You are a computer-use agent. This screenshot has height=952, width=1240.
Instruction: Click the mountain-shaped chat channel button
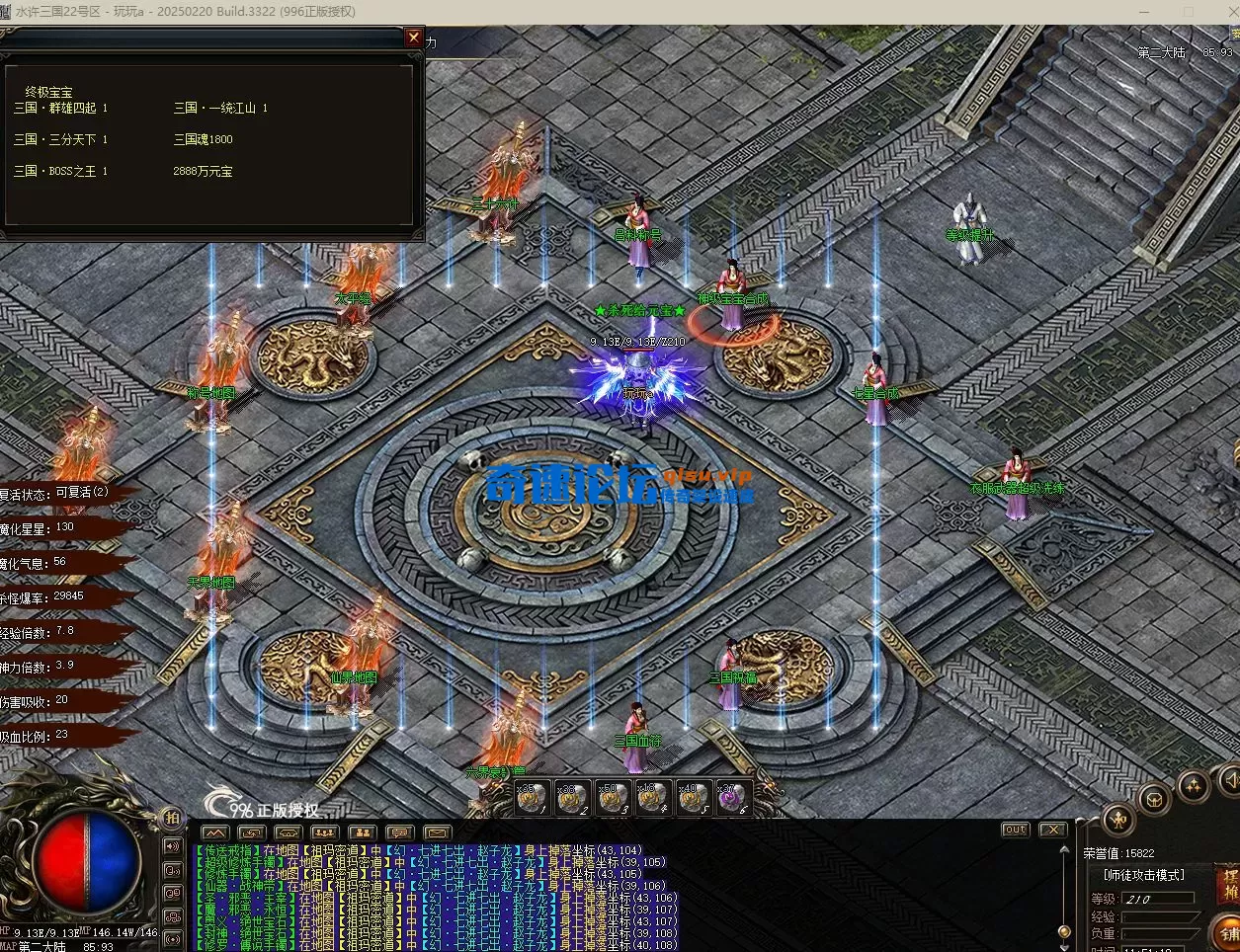214,833
